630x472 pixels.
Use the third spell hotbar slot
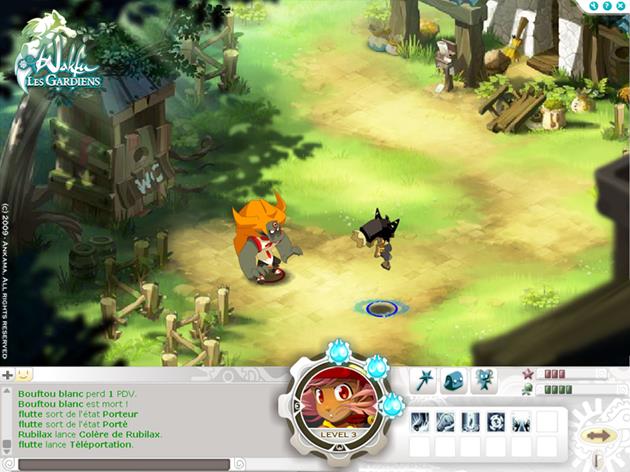tap(471, 422)
